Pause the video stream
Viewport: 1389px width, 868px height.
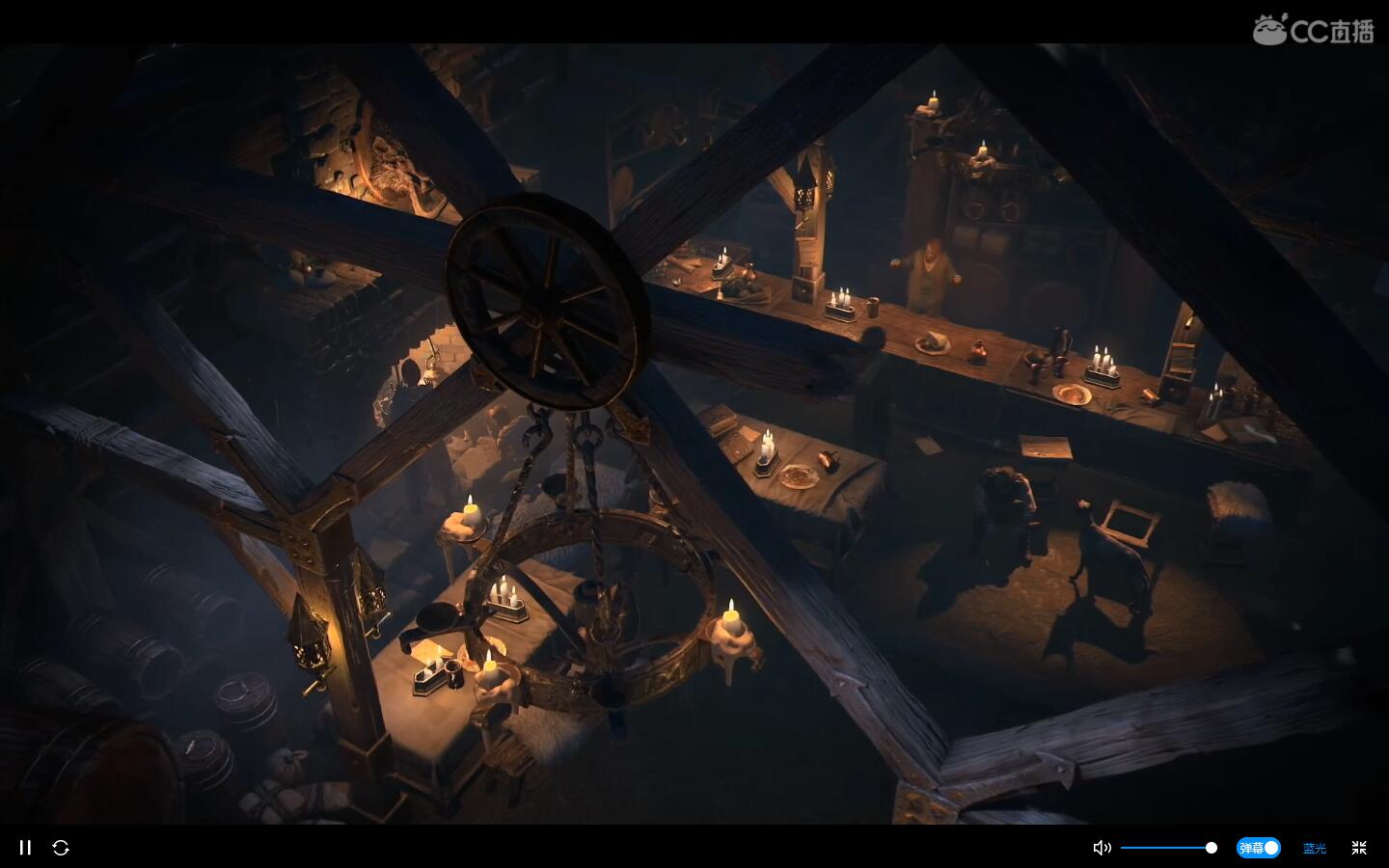(x=26, y=848)
